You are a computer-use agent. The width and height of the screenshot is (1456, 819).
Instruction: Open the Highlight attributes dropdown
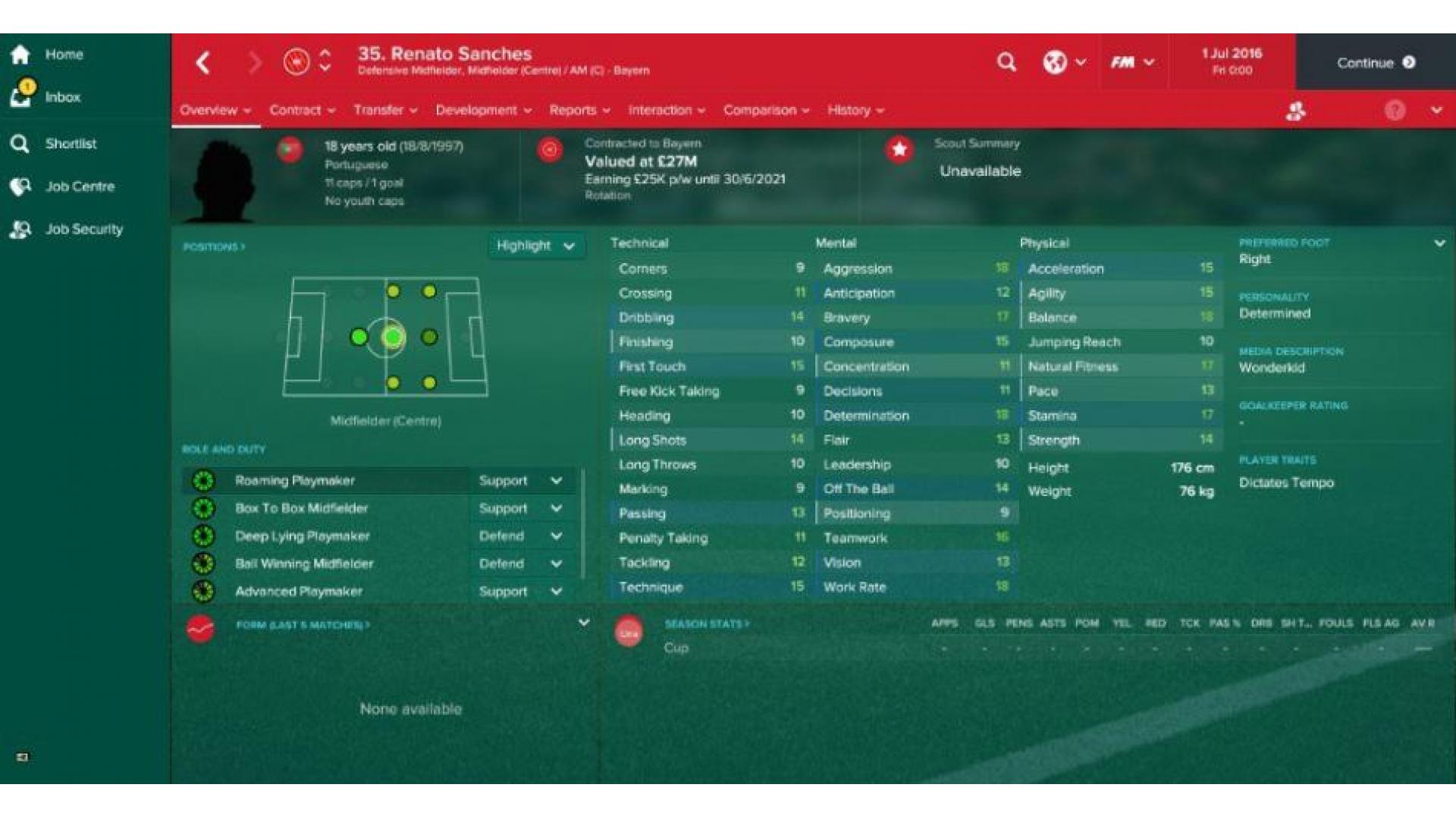point(535,246)
